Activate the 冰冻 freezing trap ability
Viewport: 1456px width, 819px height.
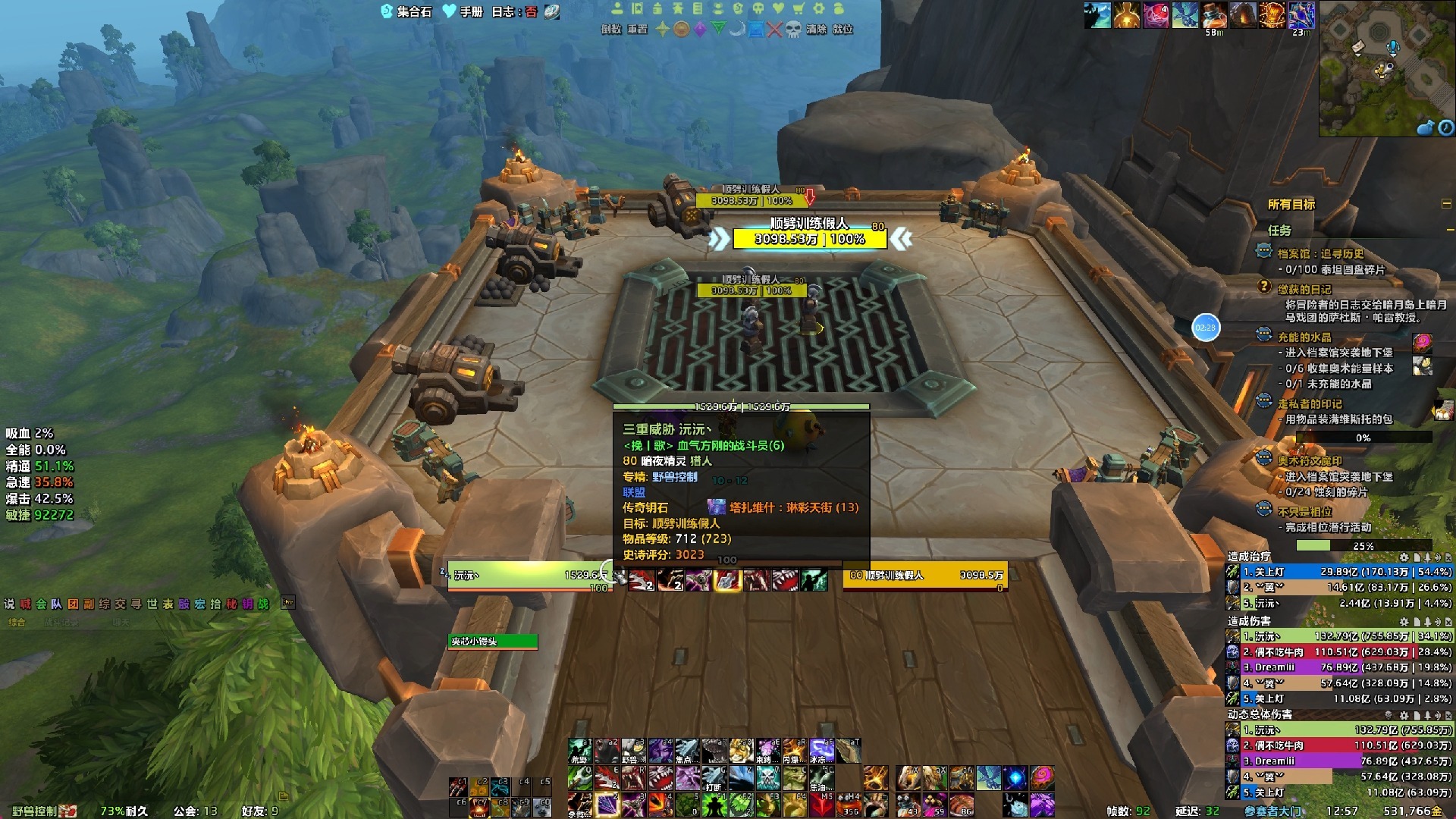(822, 750)
